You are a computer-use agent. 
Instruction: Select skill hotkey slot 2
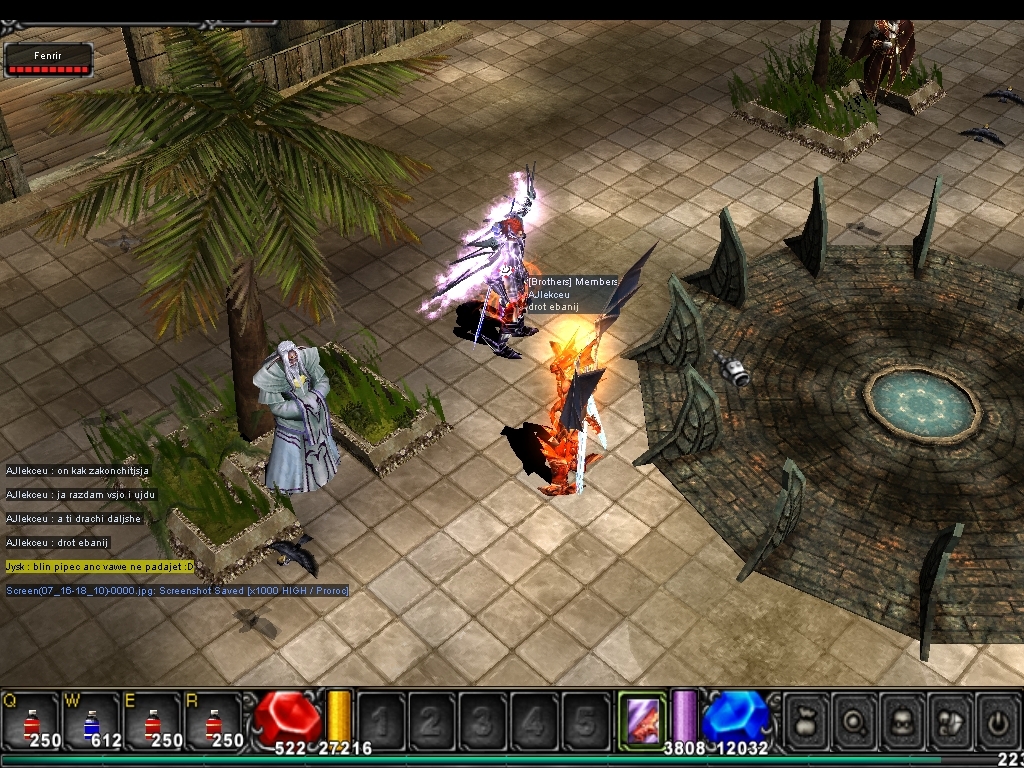pyautogui.click(x=432, y=720)
